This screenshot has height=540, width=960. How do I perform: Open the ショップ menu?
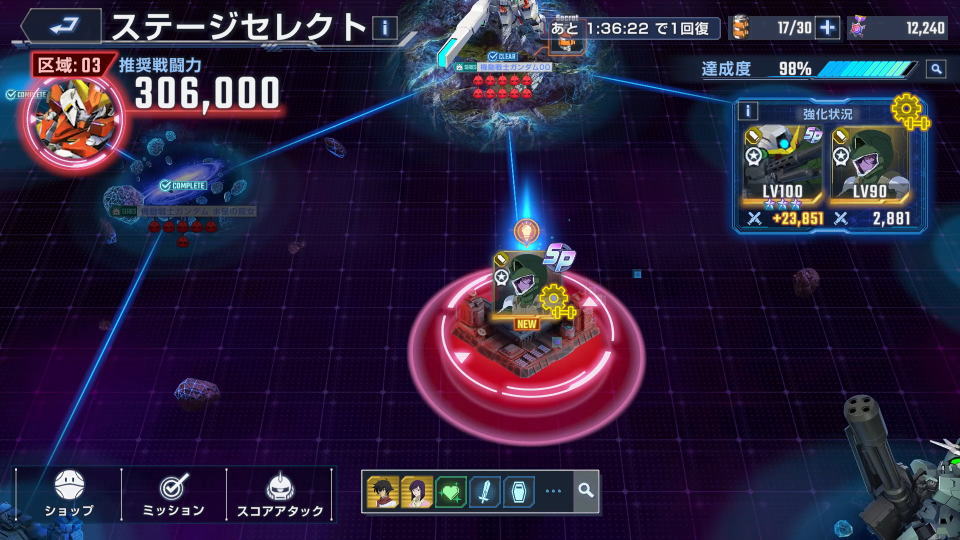(69, 494)
